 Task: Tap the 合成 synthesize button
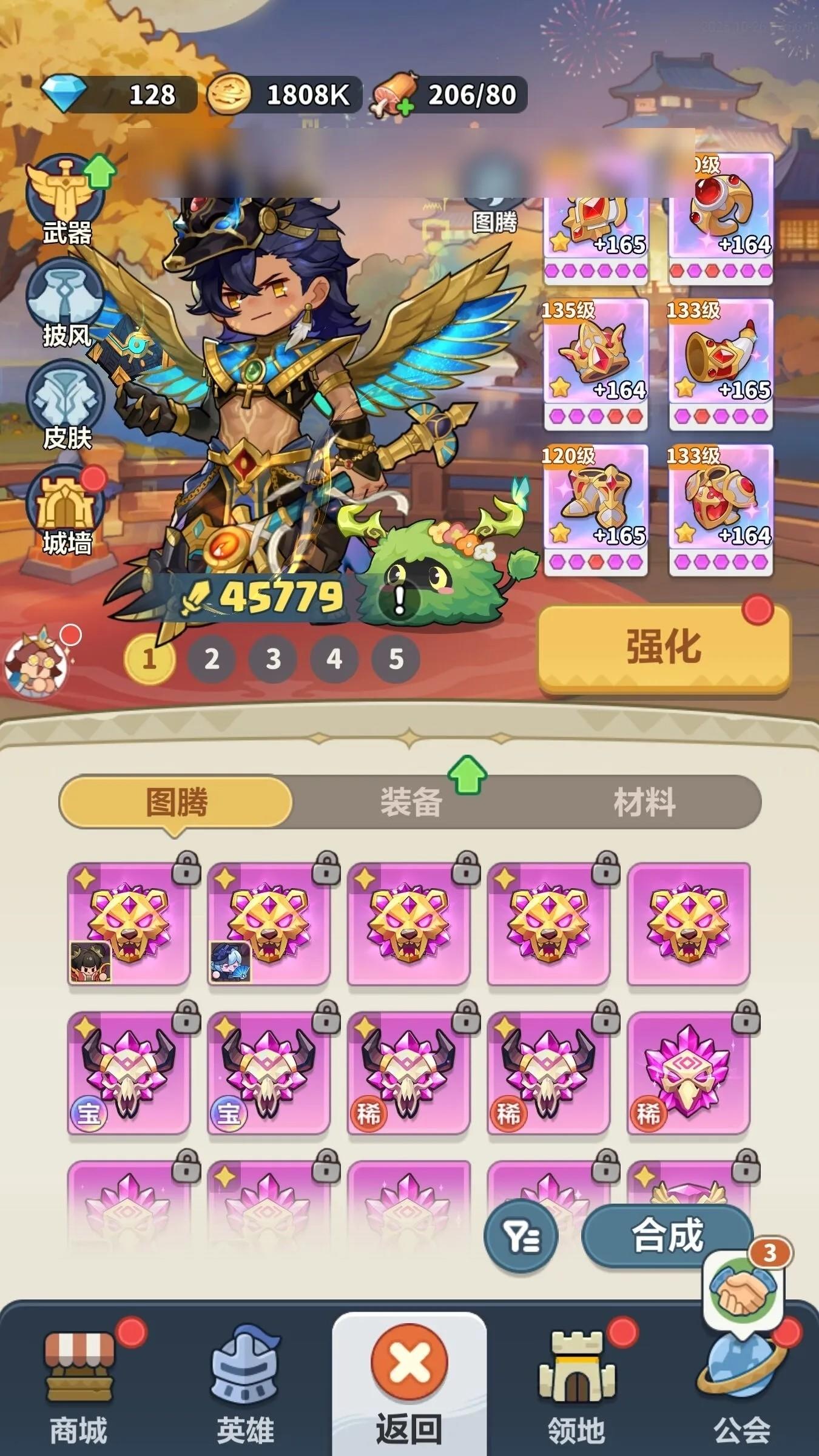pos(666,1236)
